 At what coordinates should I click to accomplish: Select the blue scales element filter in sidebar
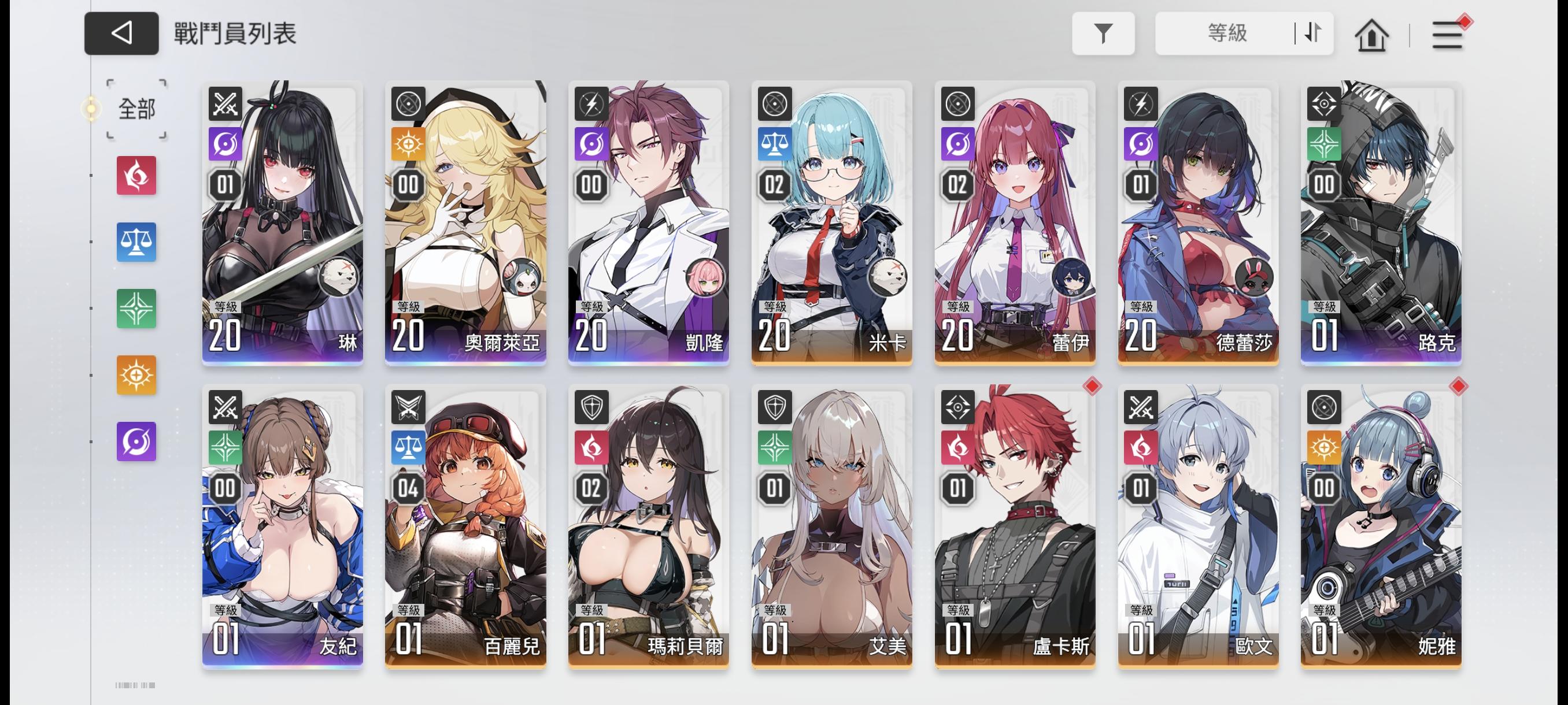[x=136, y=243]
